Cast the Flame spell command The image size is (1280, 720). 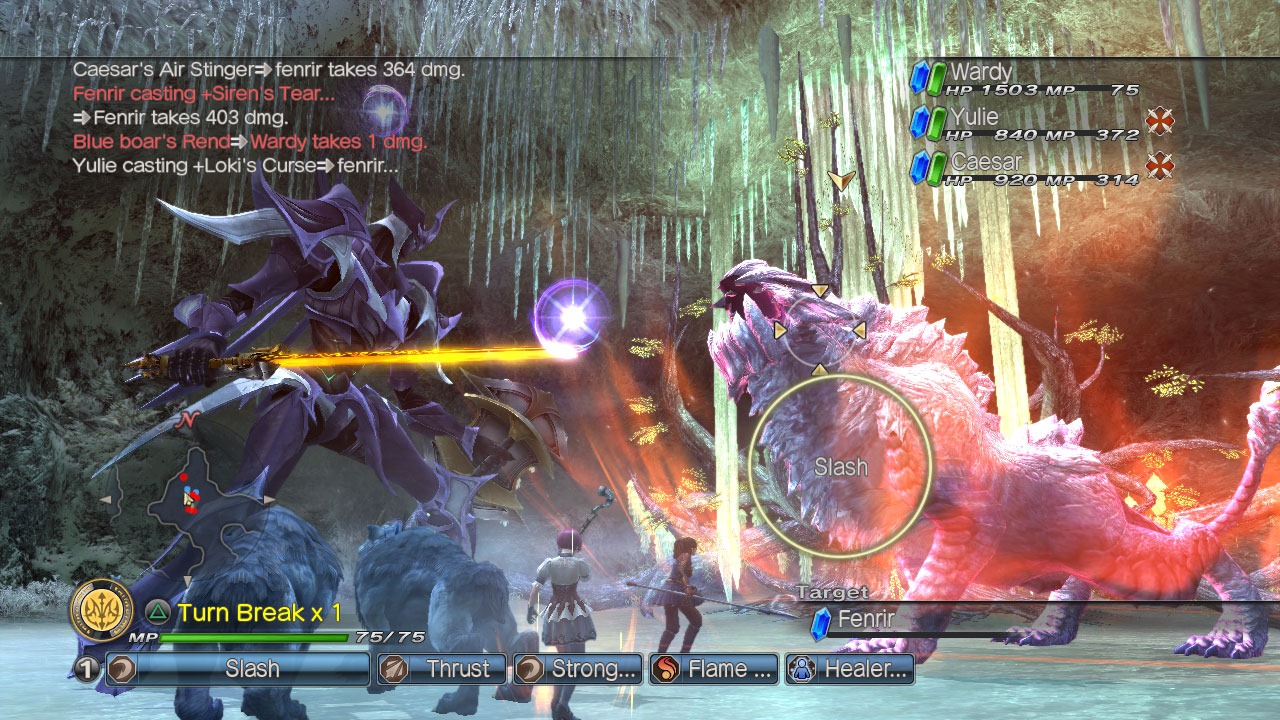point(714,669)
